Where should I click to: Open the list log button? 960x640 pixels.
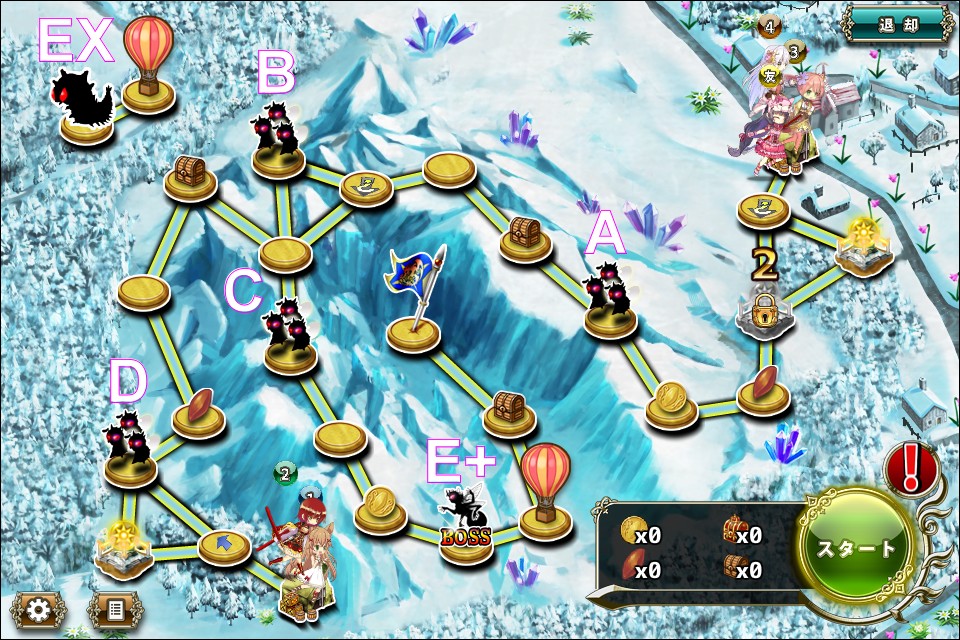115,608
